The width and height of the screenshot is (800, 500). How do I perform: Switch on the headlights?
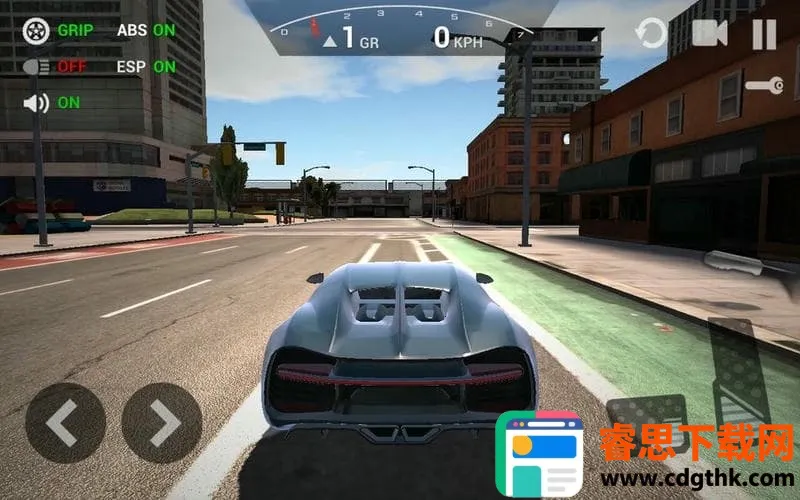[37, 67]
